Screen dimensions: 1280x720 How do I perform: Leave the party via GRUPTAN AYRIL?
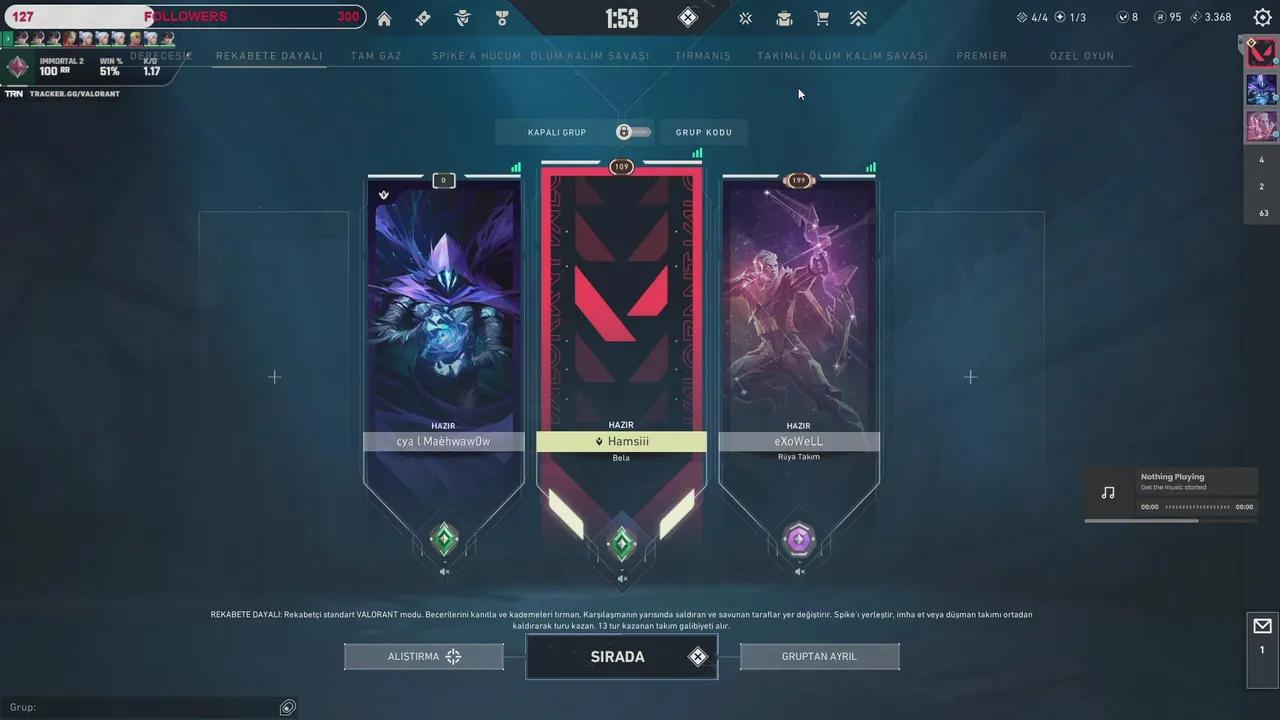(x=819, y=656)
